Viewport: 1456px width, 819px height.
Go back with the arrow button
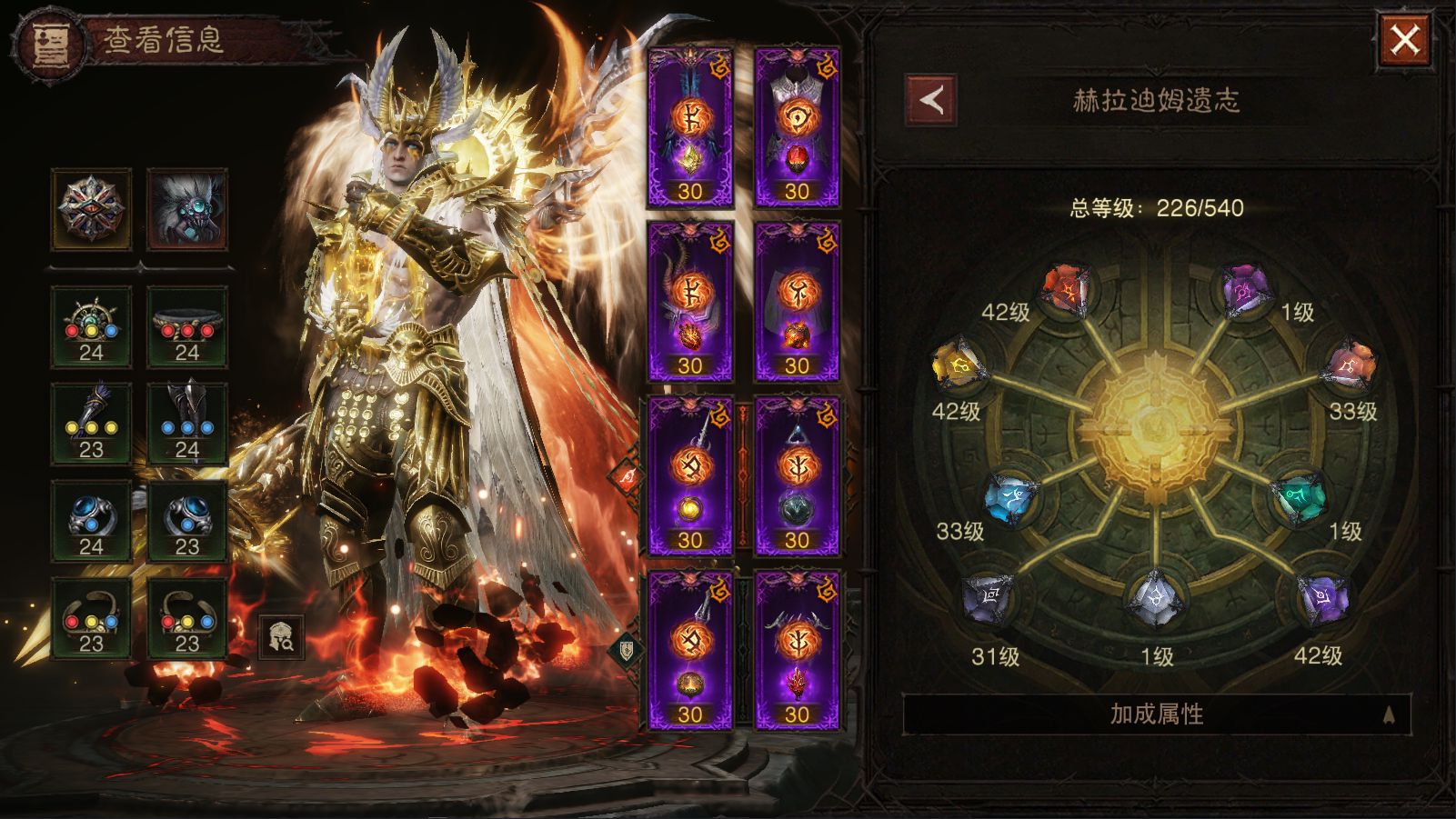coord(930,100)
